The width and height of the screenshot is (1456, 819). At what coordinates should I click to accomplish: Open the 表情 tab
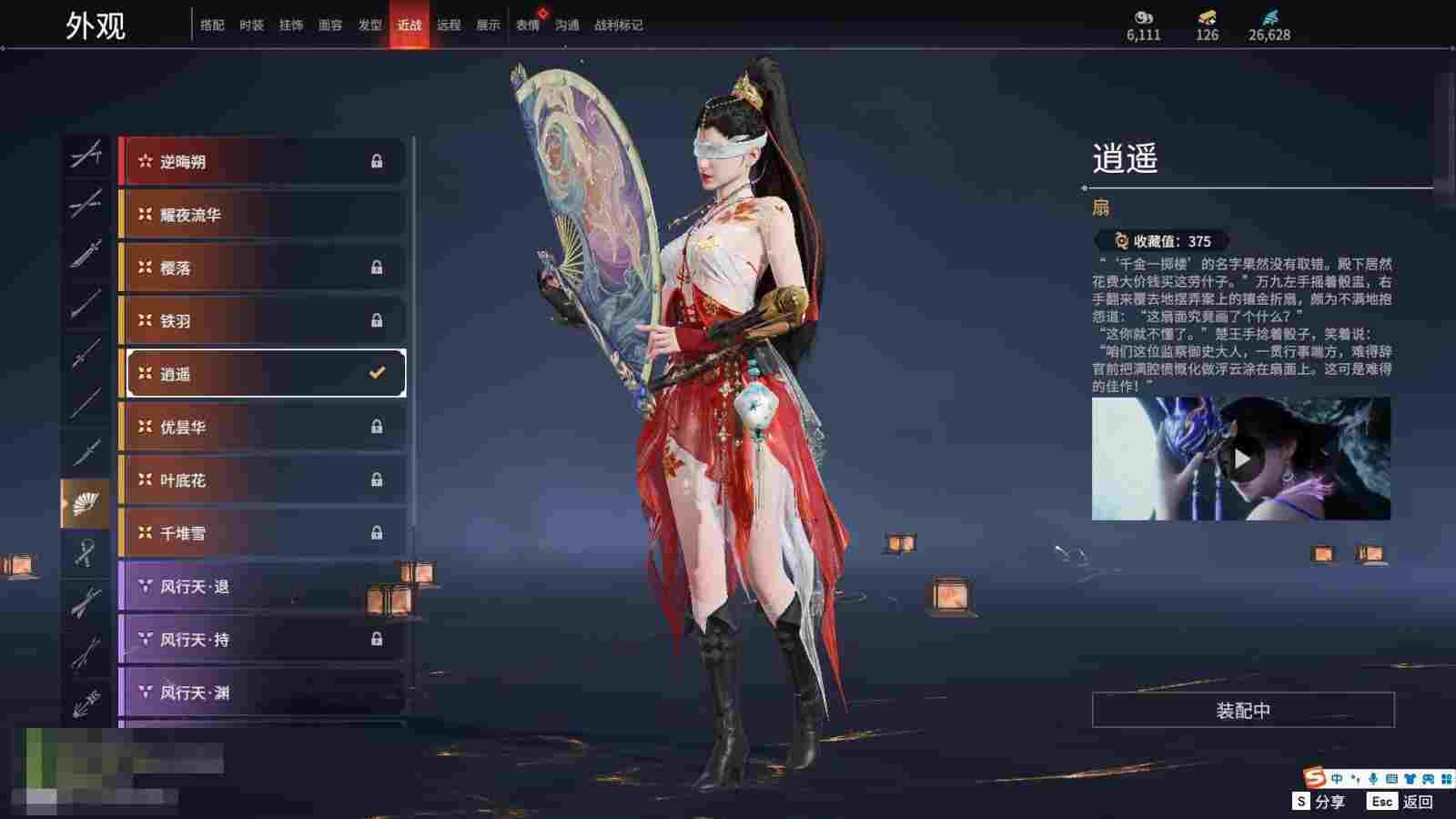(528, 25)
